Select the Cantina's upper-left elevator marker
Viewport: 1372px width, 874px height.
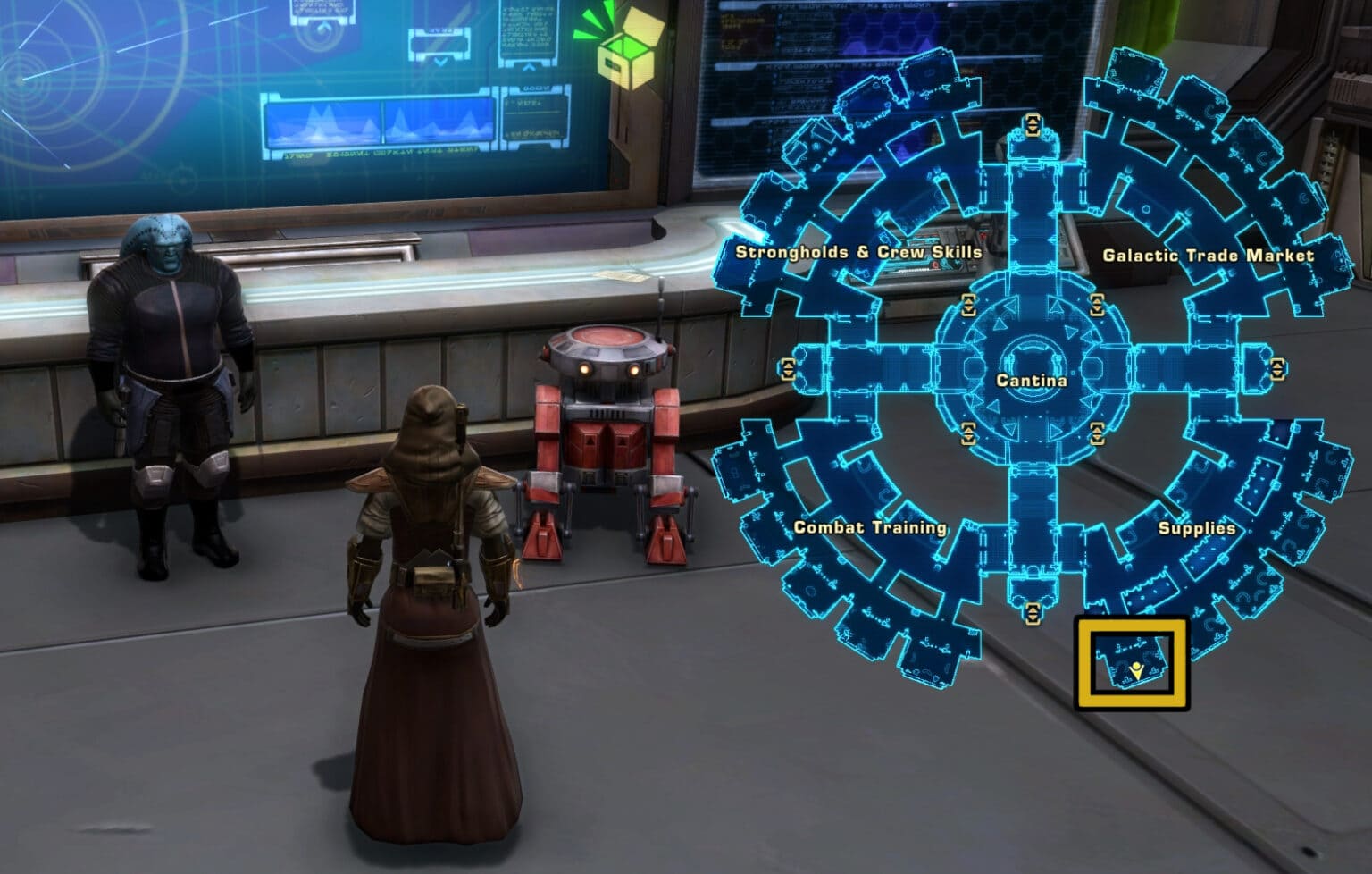point(968,304)
